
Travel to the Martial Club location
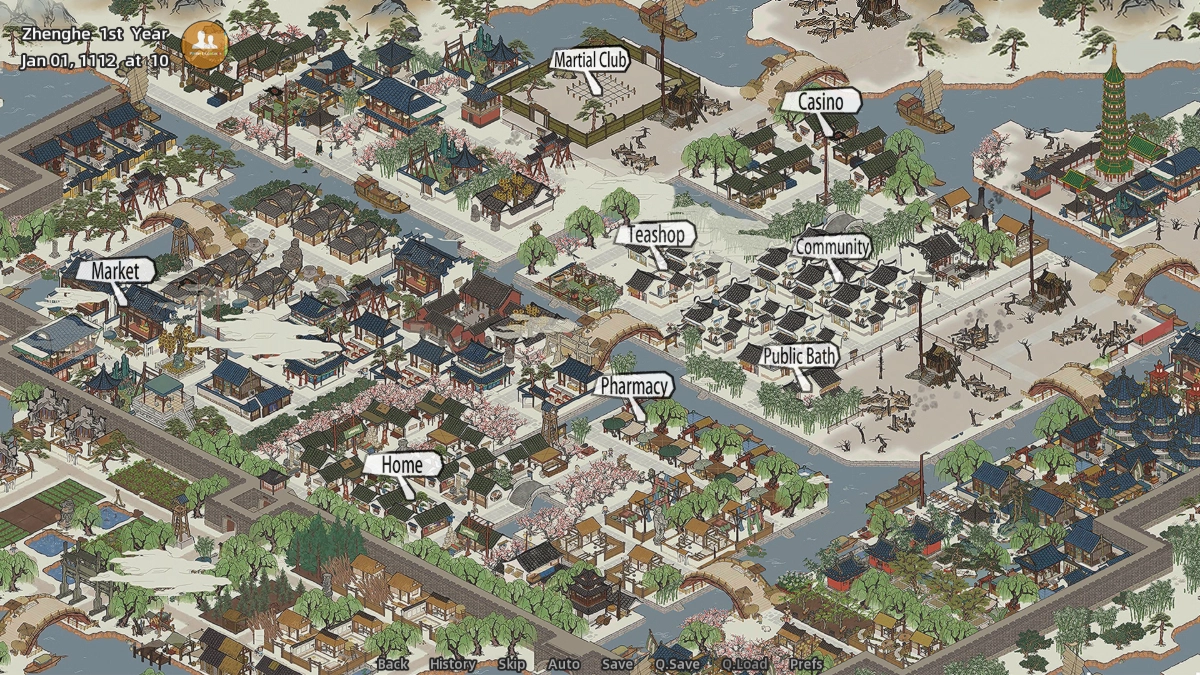pyautogui.click(x=590, y=61)
